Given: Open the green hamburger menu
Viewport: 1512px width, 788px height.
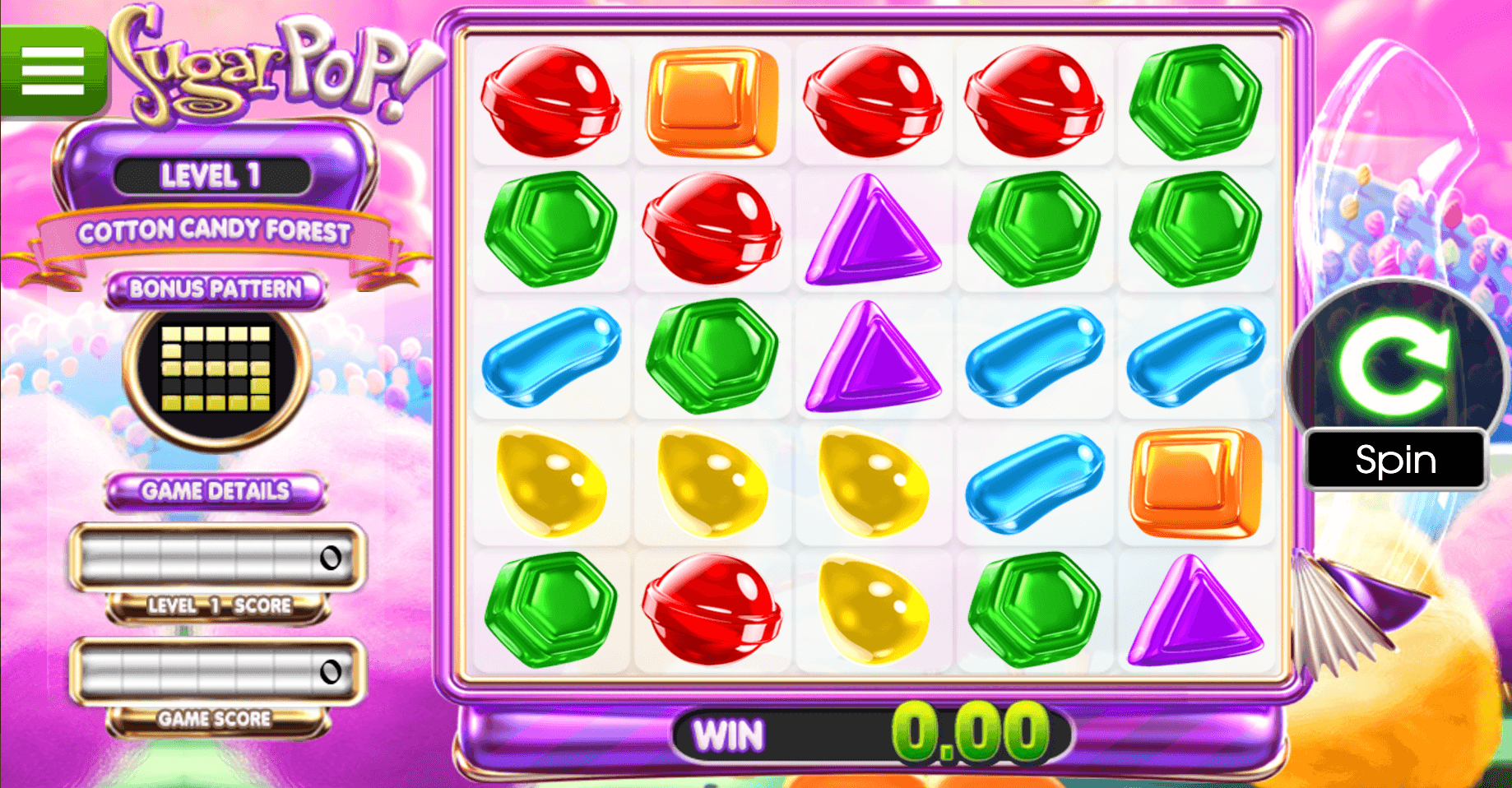Looking at the screenshot, I should coord(53,71).
